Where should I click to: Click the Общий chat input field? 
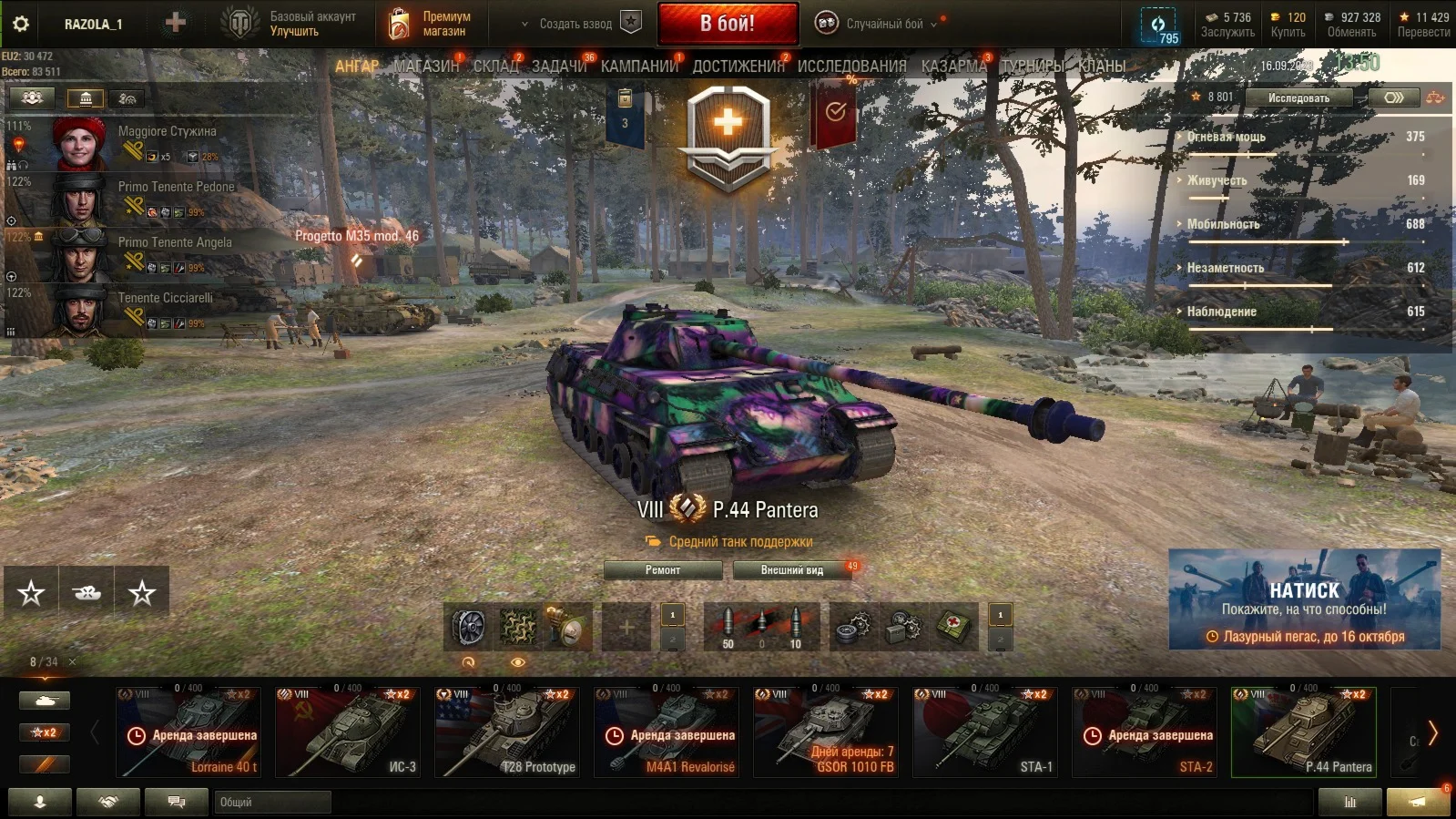pos(273,802)
